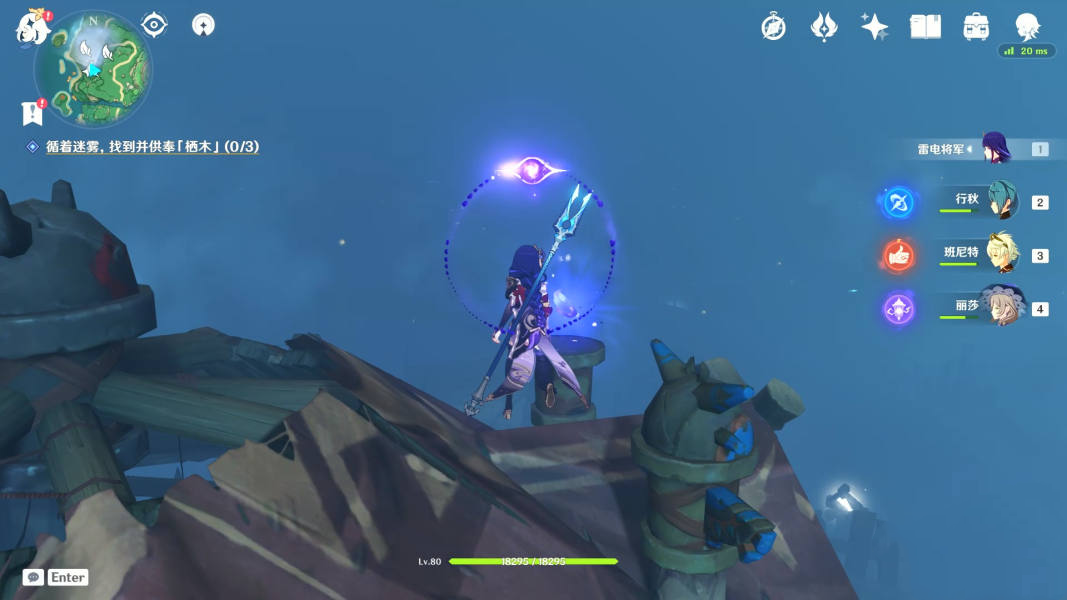Toggle the elemental sight eye icon
Viewport: 1067px width, 600px height.
[154, 24]
